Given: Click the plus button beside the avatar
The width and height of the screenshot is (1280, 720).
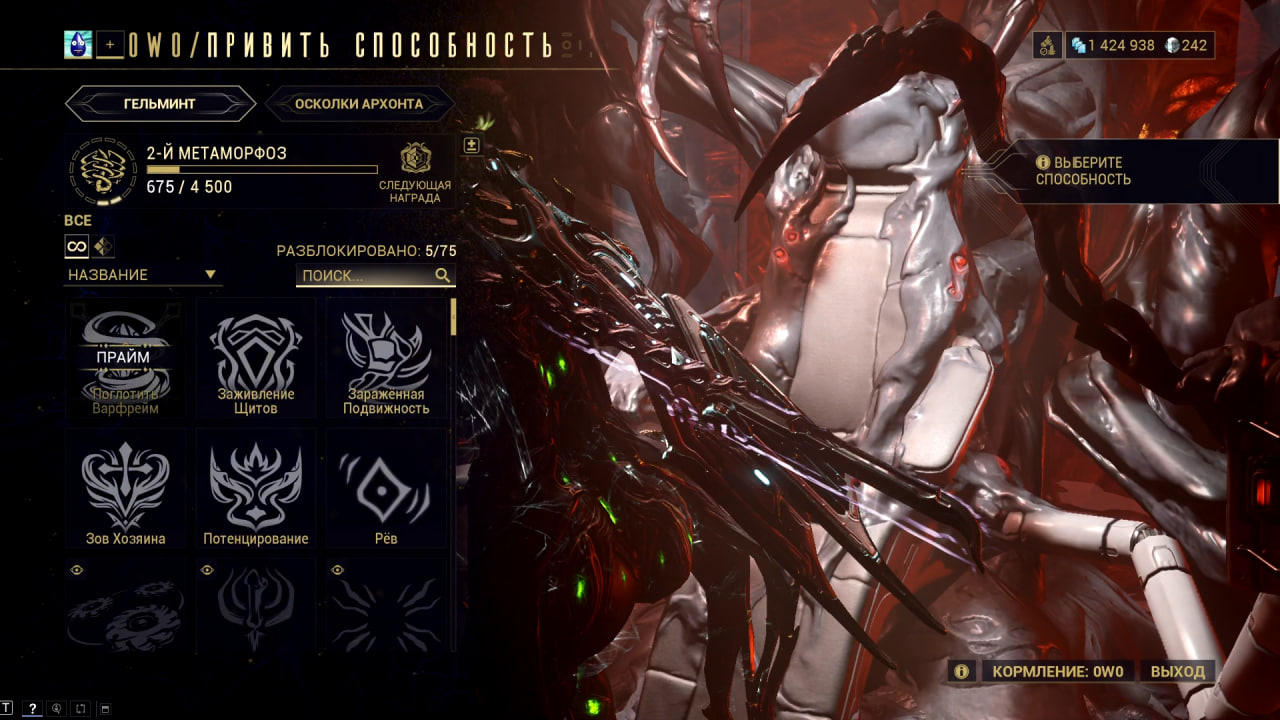Looking at the screenshot, I should [111, 44].
